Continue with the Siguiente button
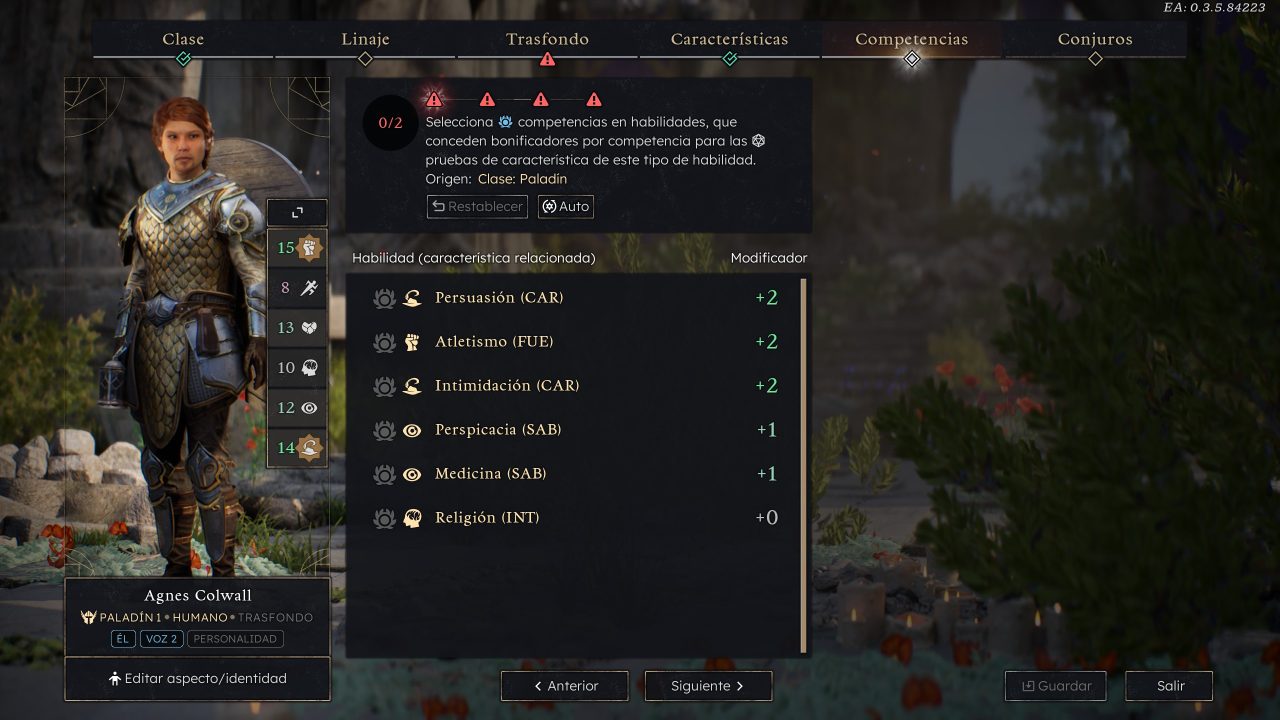 708,686
